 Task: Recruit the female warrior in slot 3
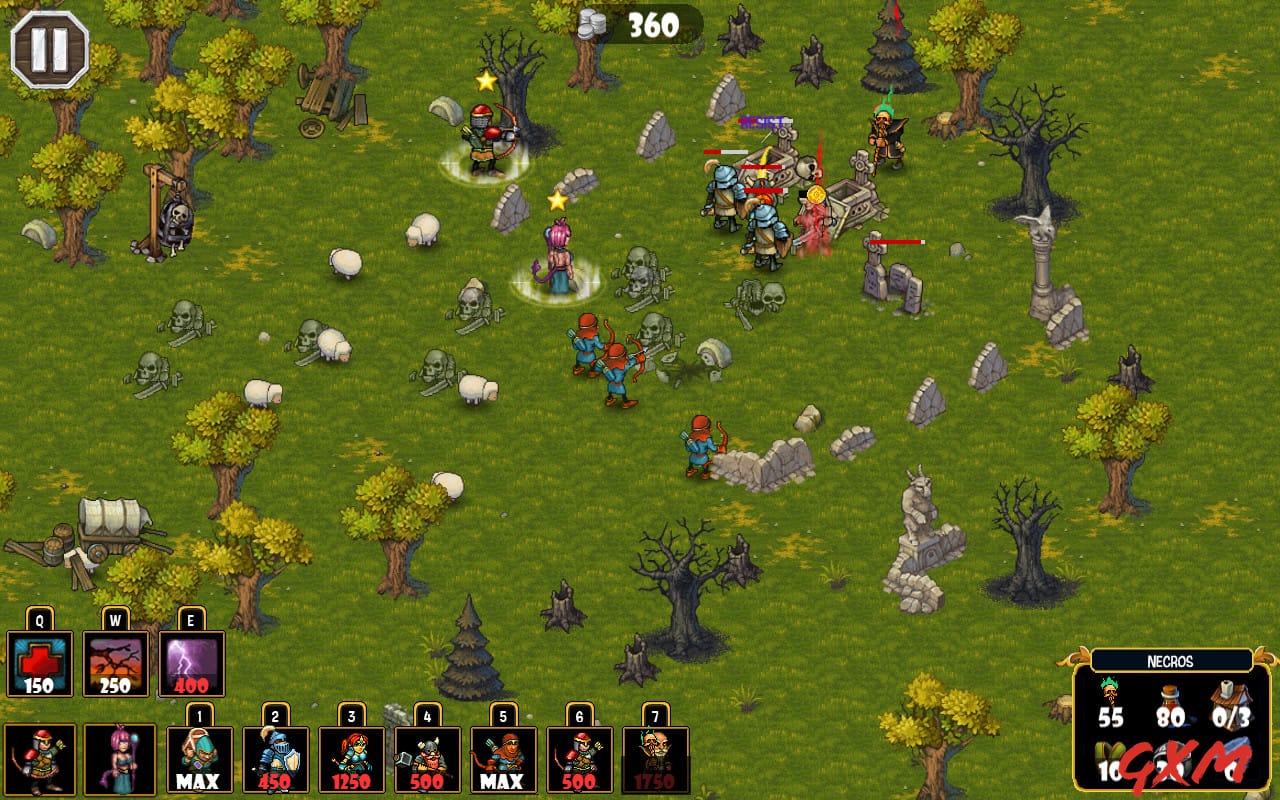[x=352, y=757]
